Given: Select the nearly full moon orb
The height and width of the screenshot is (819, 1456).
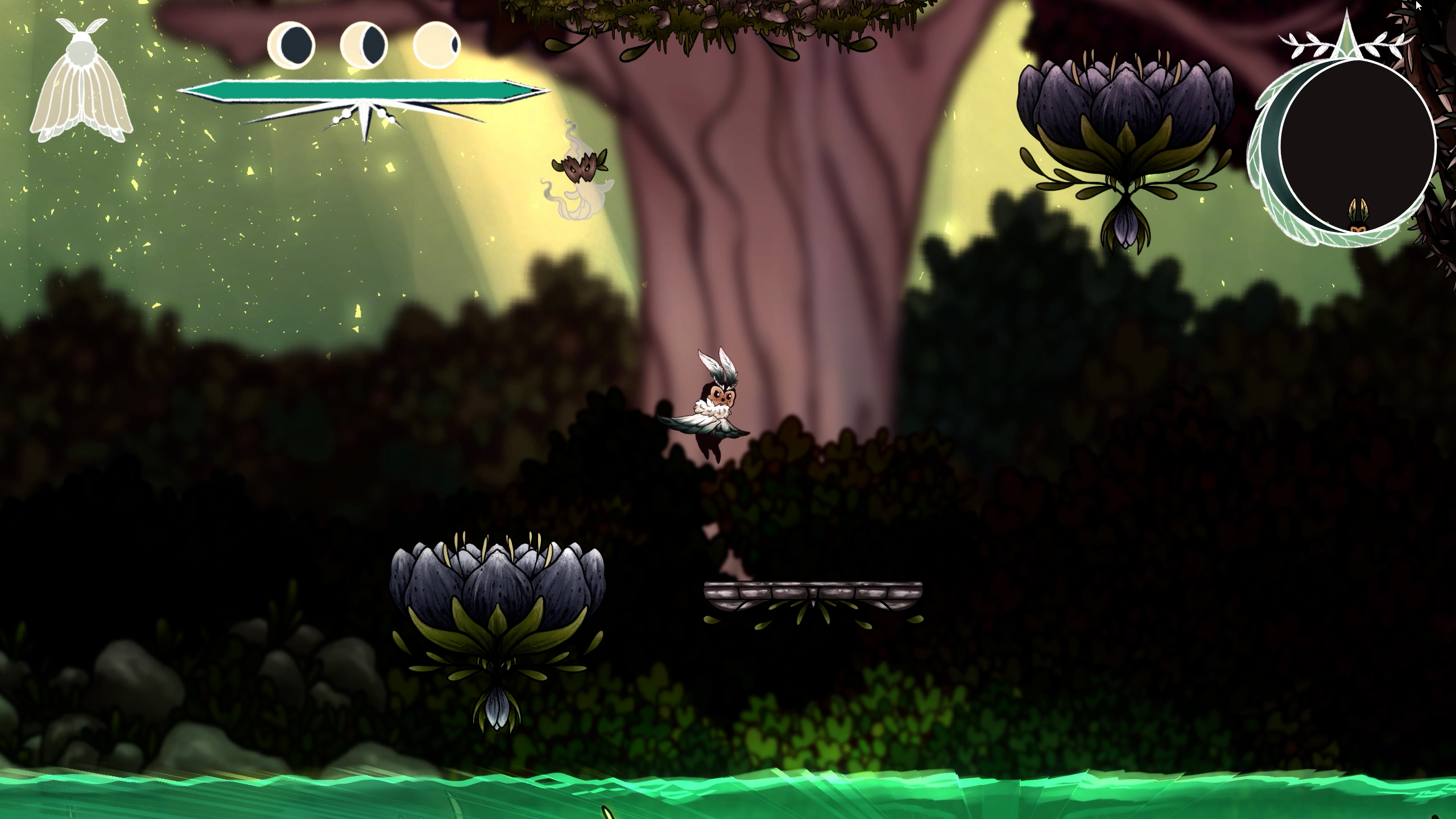Looking at the screenshot, I should [437, 44].
